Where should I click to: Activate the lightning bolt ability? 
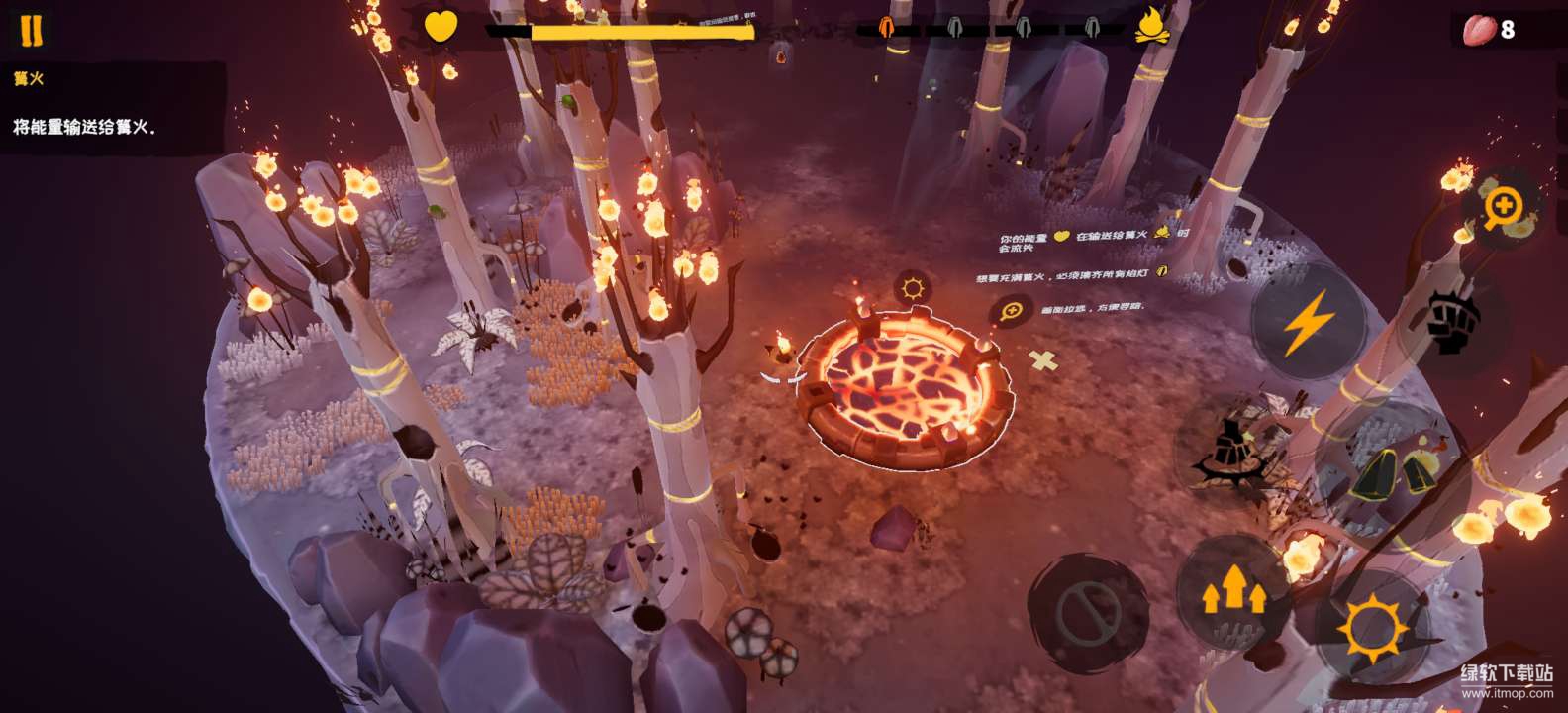pyautogui.click(x=1308, y=323)
